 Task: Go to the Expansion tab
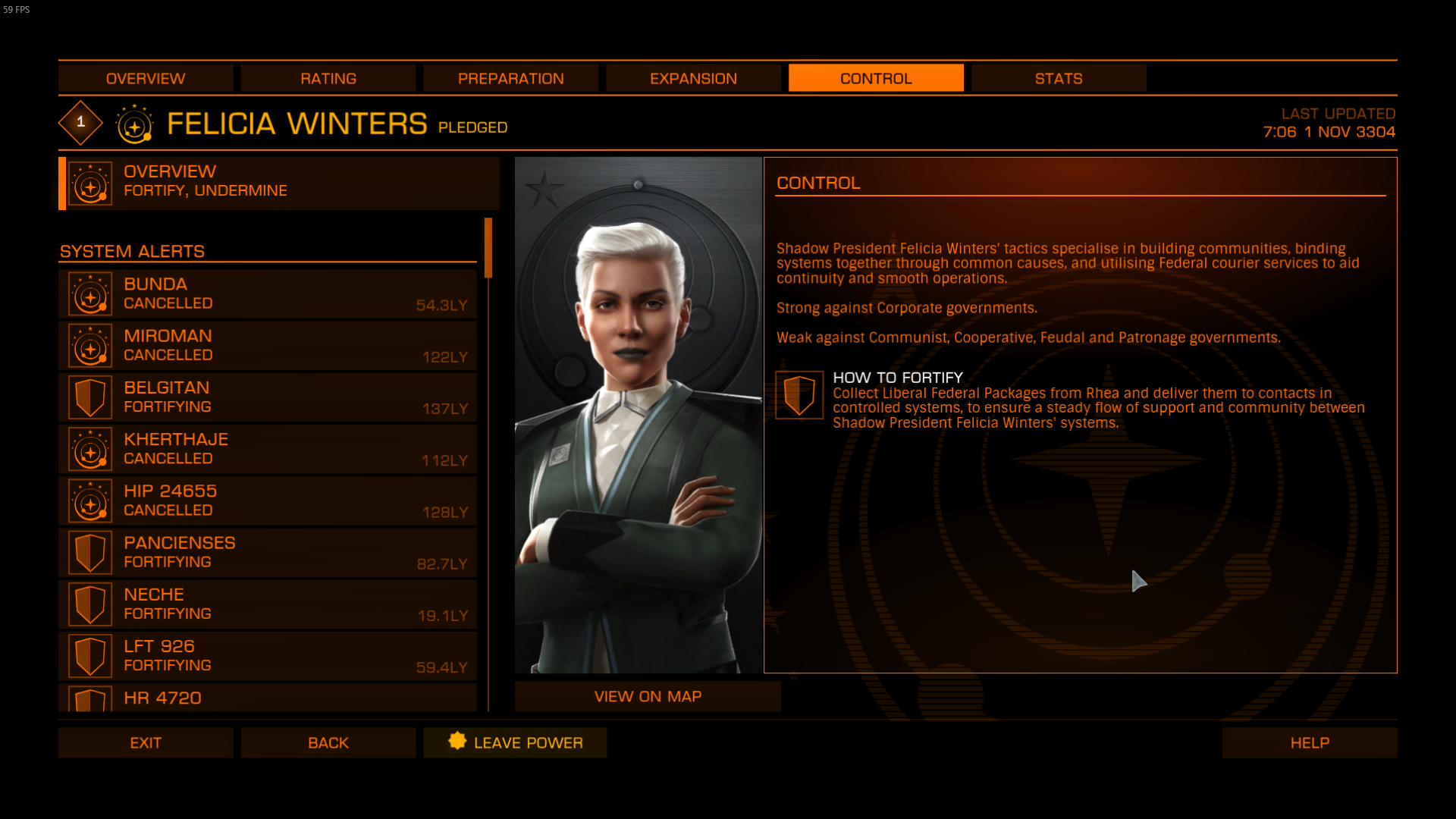[693, 78]
